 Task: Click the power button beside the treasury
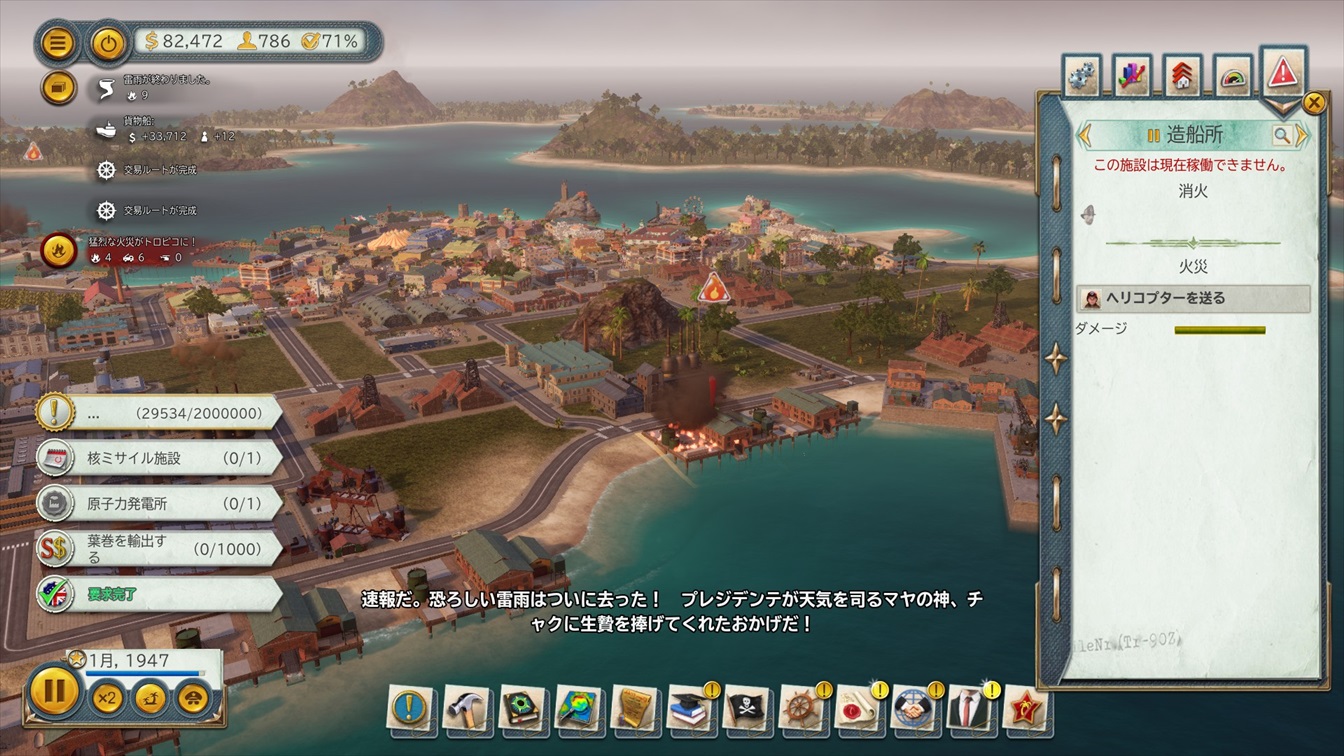pos(108,43)
